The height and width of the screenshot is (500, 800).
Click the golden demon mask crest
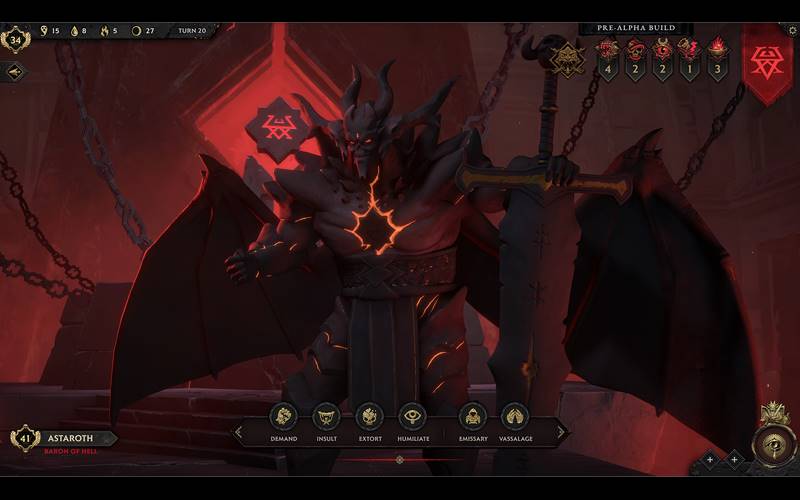pos(567,56)
